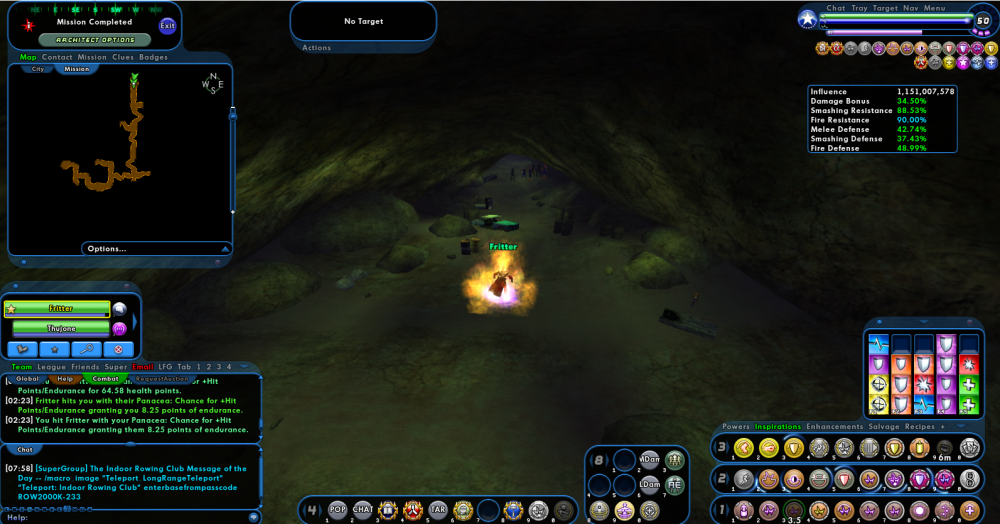Select team member Fritter
The width and height of the screenshot is (1000, 524).
61,309
